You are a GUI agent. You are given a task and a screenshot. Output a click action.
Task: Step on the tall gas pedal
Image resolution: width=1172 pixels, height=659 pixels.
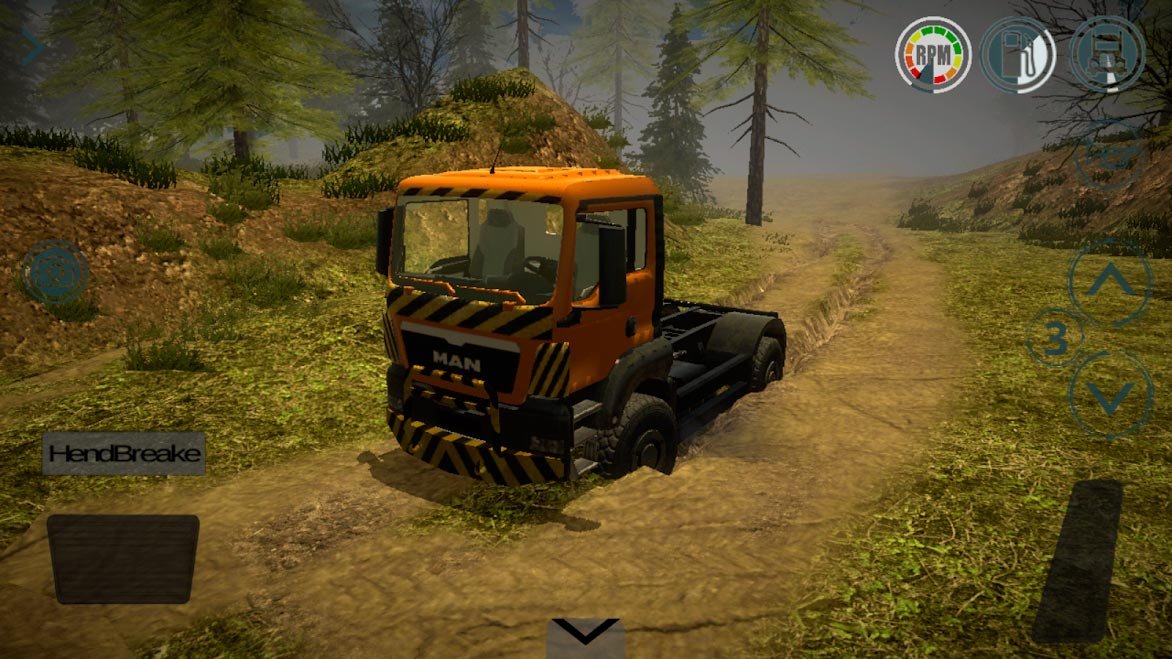(x=1077, y=560)
